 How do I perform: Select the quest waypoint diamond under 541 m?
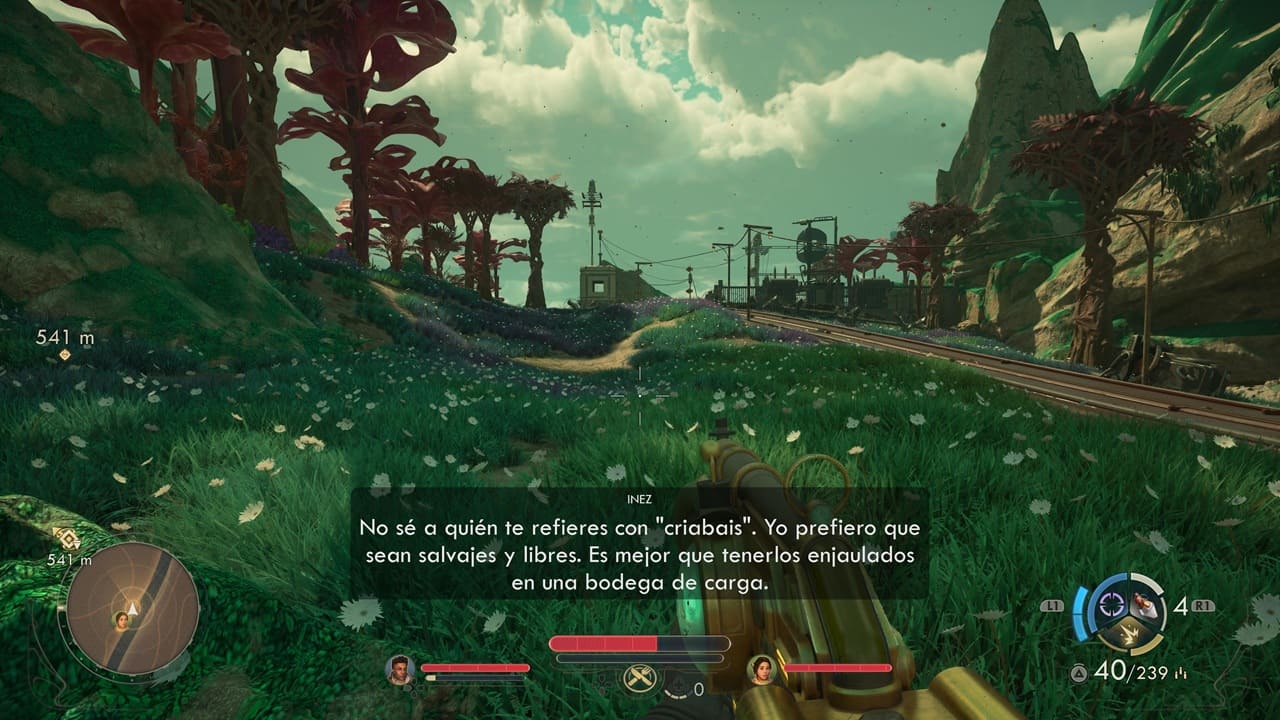(x=65, y=355)
